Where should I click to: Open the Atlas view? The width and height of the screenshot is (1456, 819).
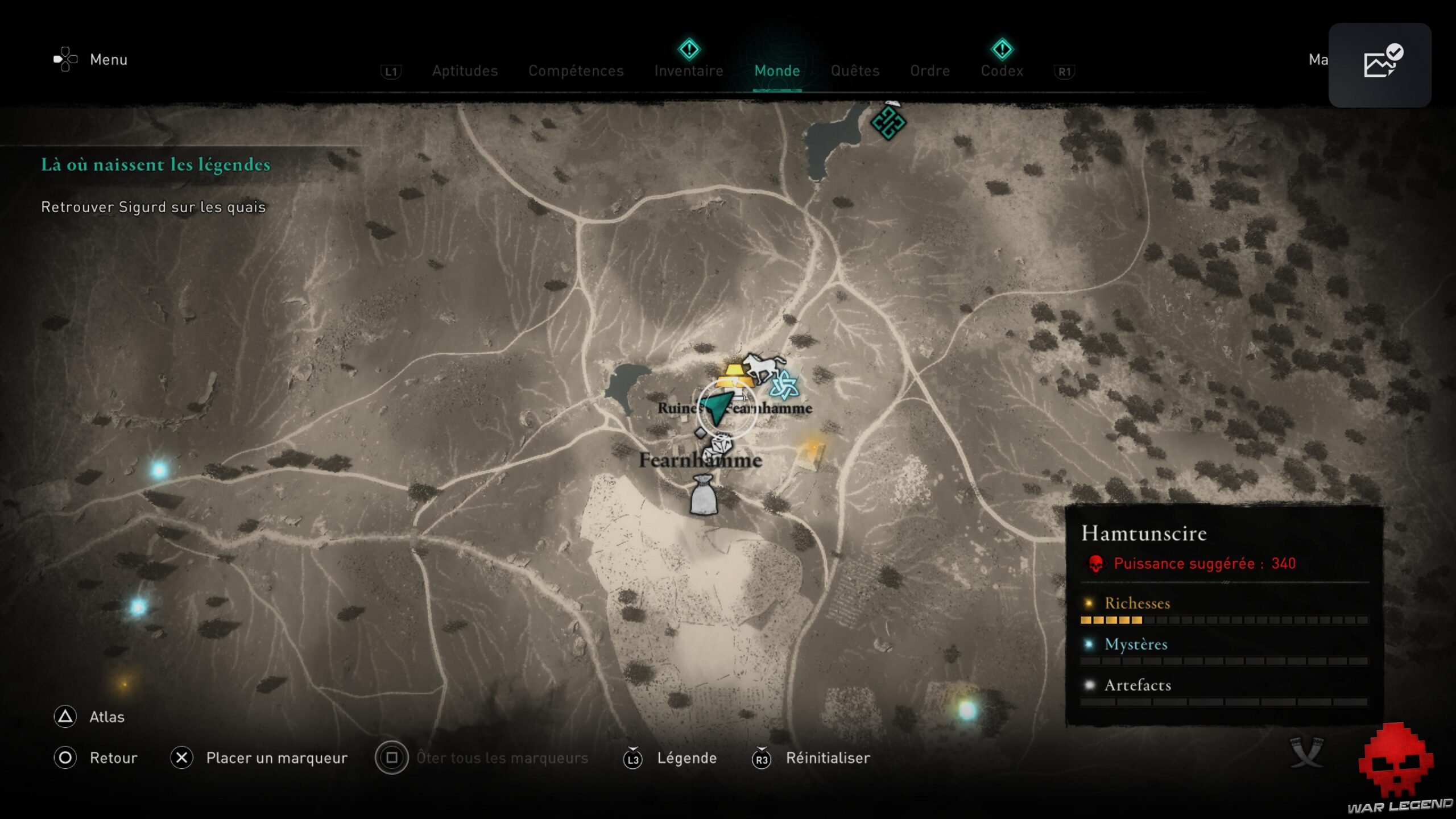pos(106,717)
